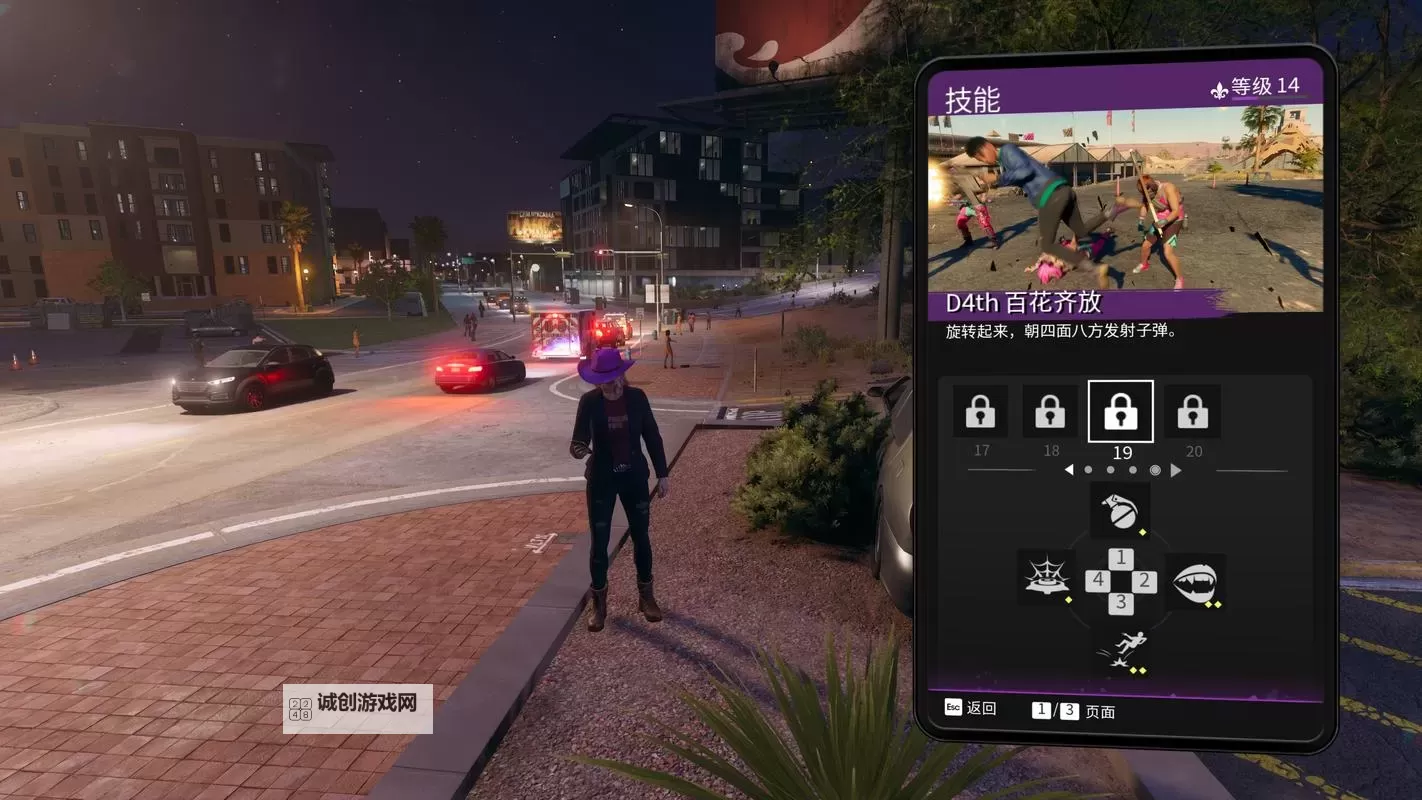
Task: Select the locked level 18 skill slot
Action: tap(1050, 411)
